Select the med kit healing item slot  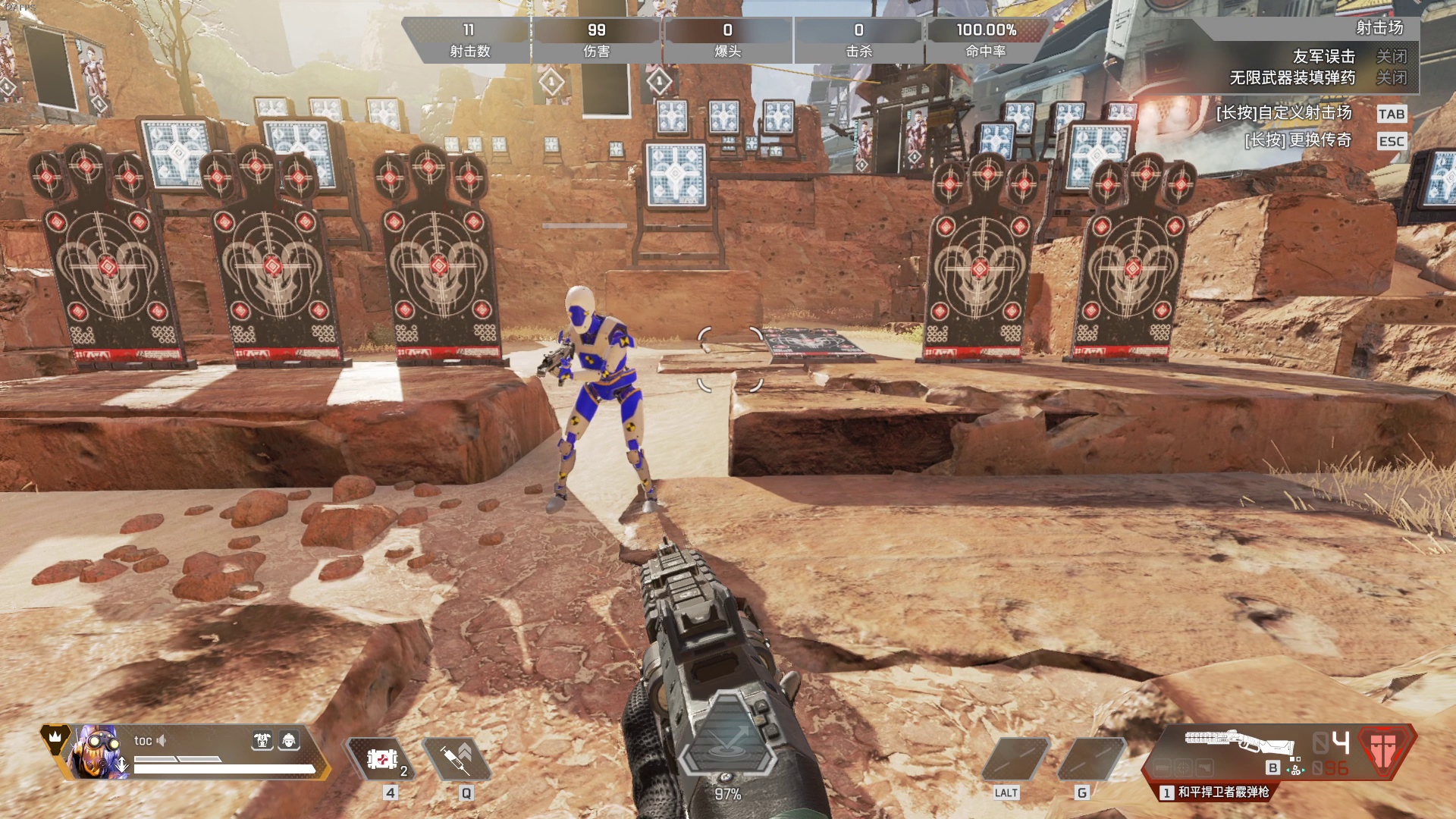click(382, 758)
